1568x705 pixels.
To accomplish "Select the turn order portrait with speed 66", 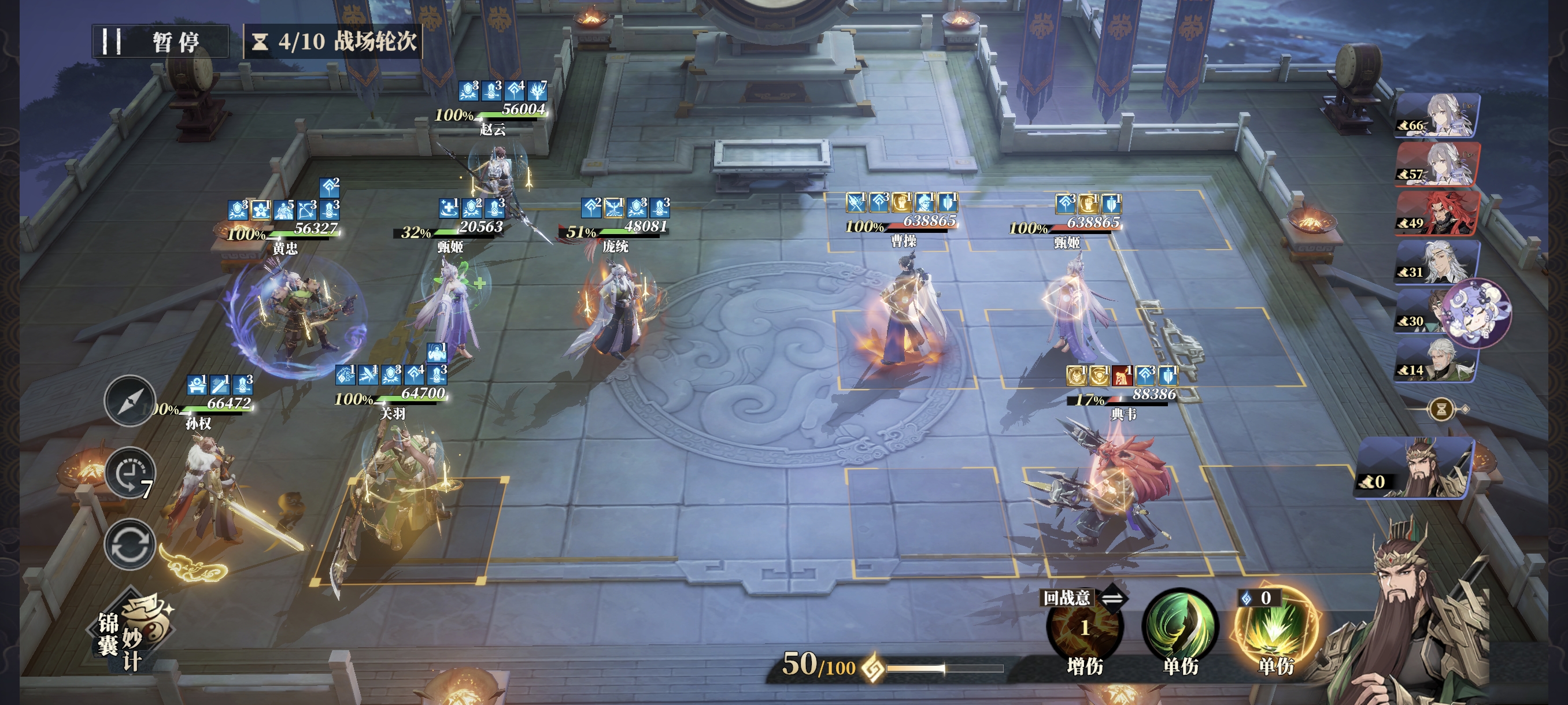I will (x=1438, y=116).
